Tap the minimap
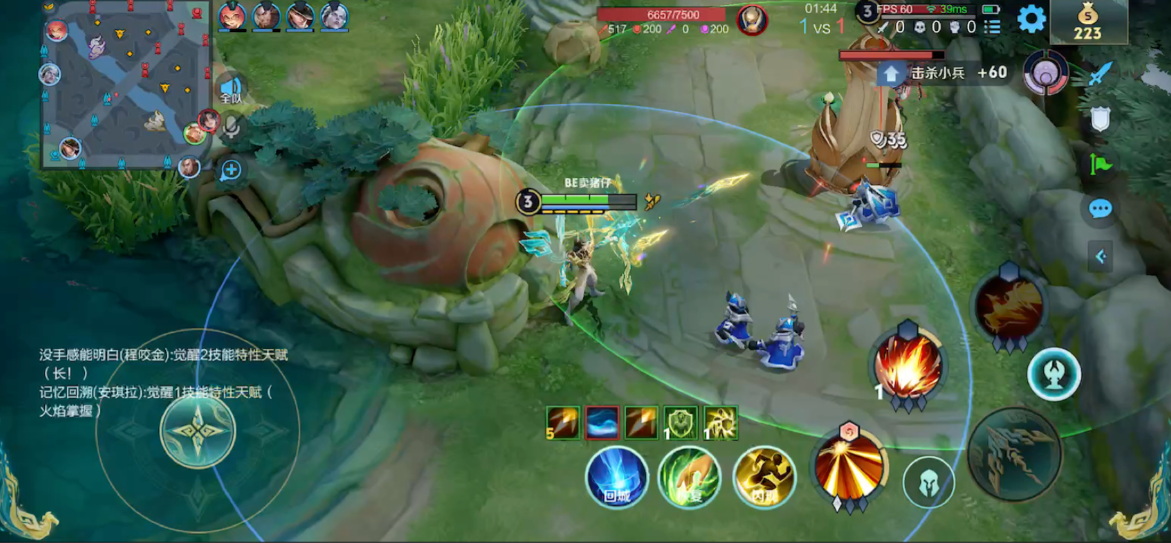Image resolution: width=1171 pixels, height=543 pixels. point(125,85)
